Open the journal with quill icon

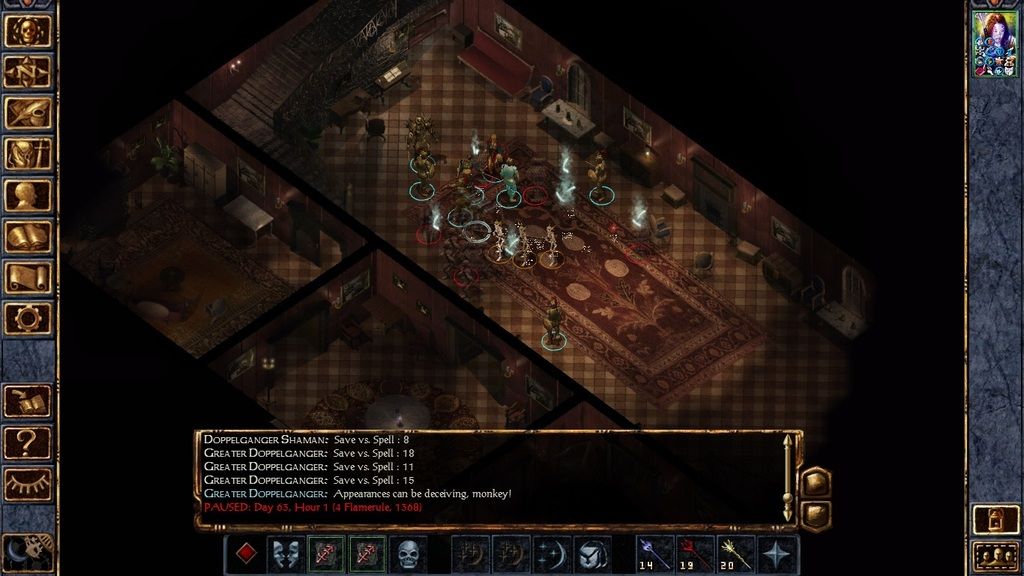pyautogui.click(x=27, y=112)
